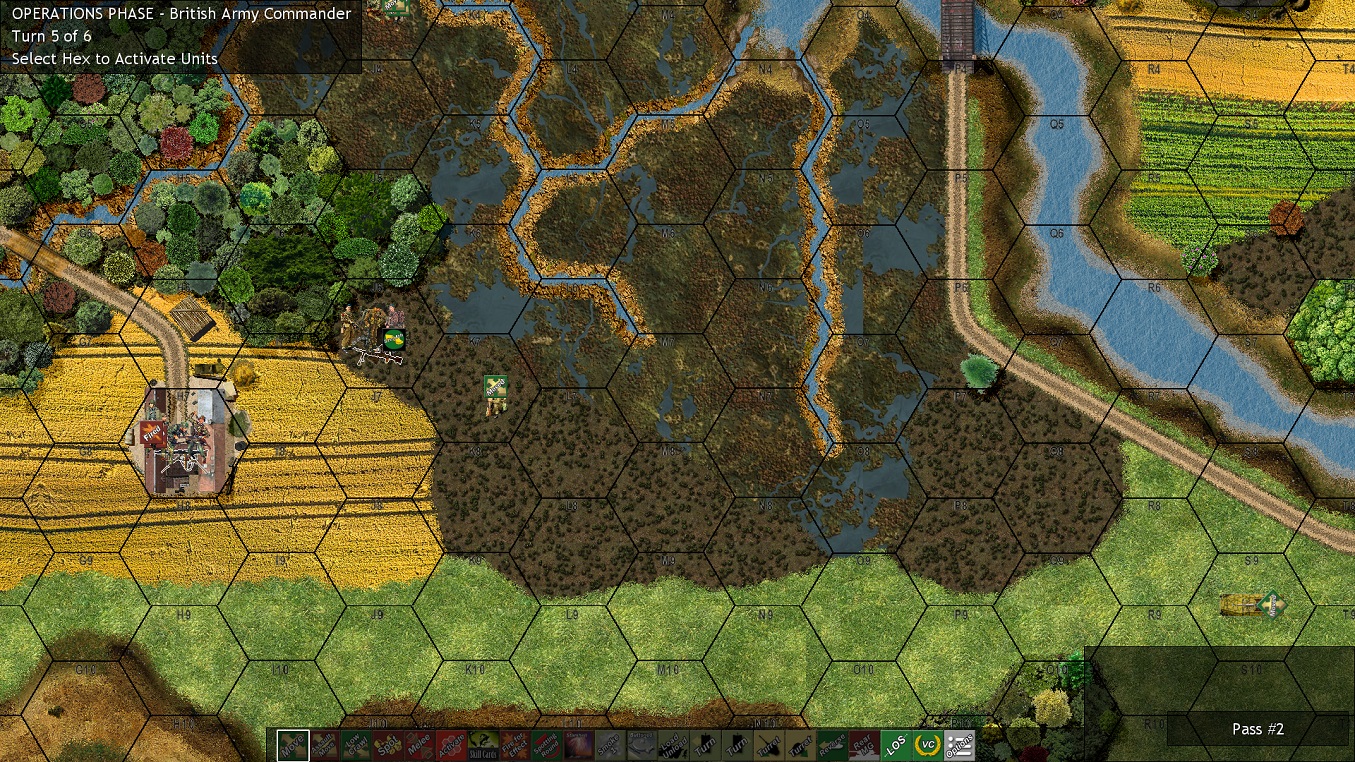The height and width of the screenshot is (762, 1355).
Task: Order a Fire for Effect barrage
Action: [514, 745]
